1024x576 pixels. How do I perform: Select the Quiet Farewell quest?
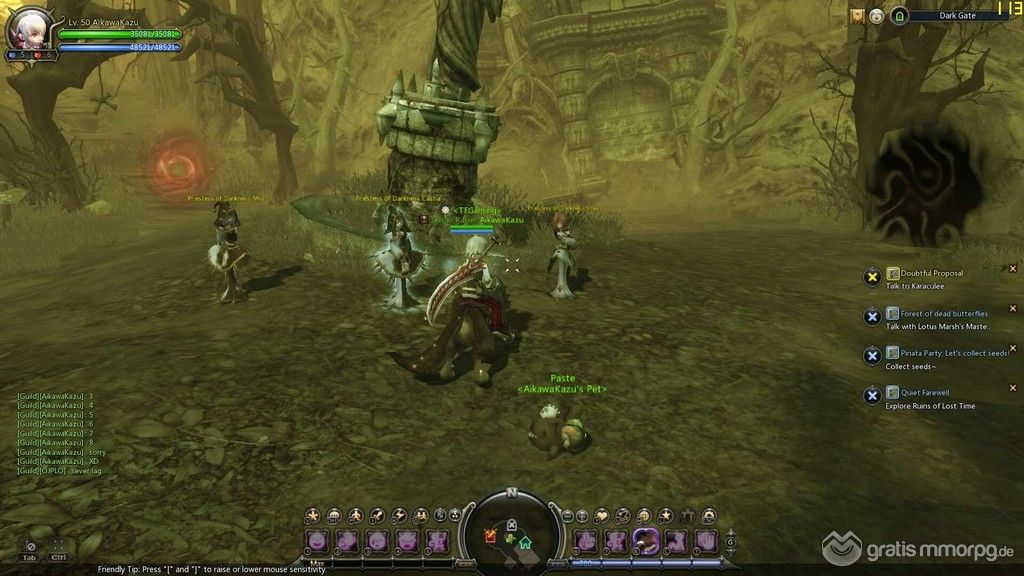click(924, 393)
